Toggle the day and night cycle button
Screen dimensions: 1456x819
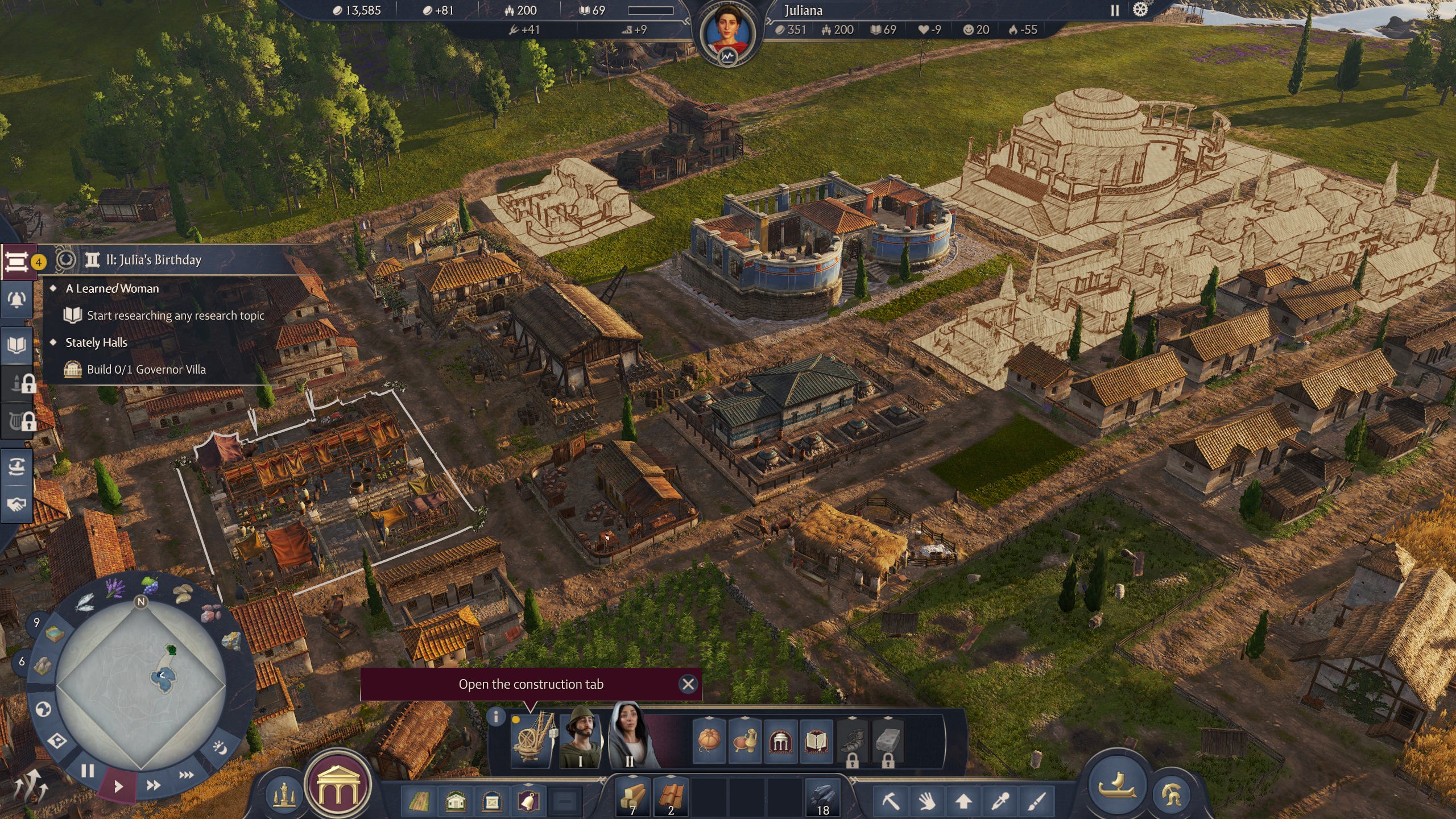(x=220, y=747)
